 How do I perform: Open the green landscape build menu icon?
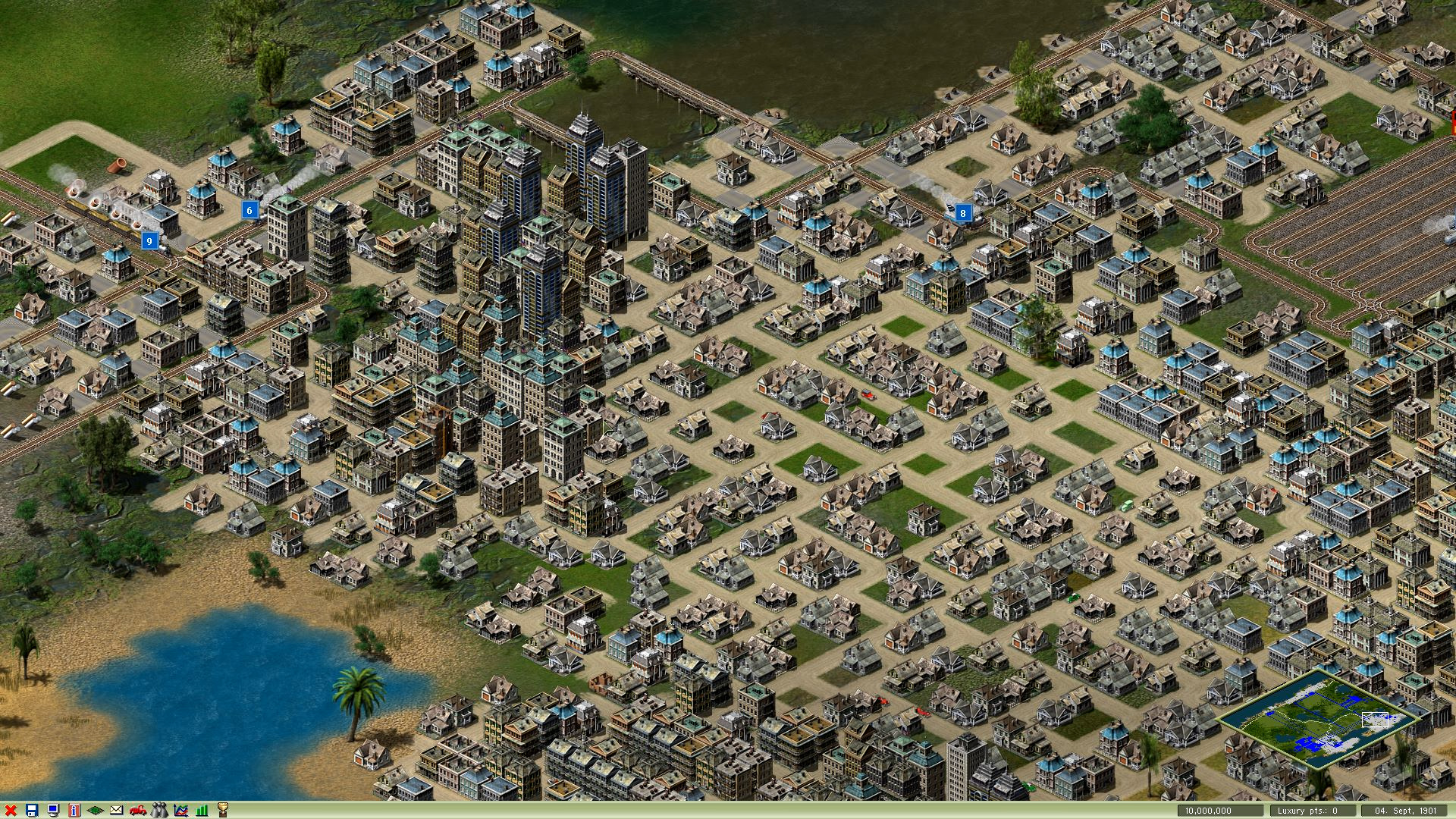pos(94,811)
